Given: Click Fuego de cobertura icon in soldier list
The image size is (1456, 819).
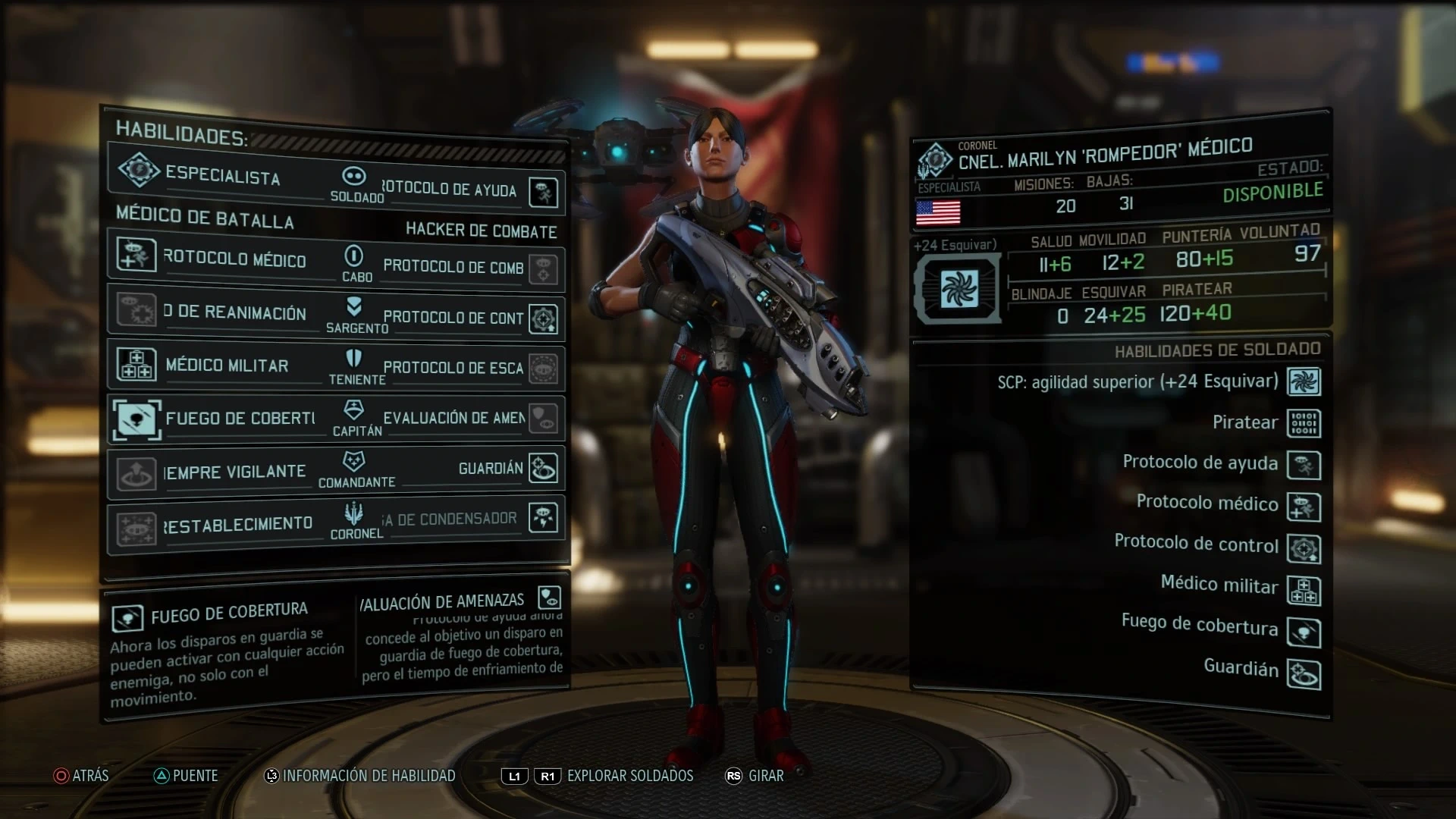Looking at the screenshot, I should coord(1304,632).
